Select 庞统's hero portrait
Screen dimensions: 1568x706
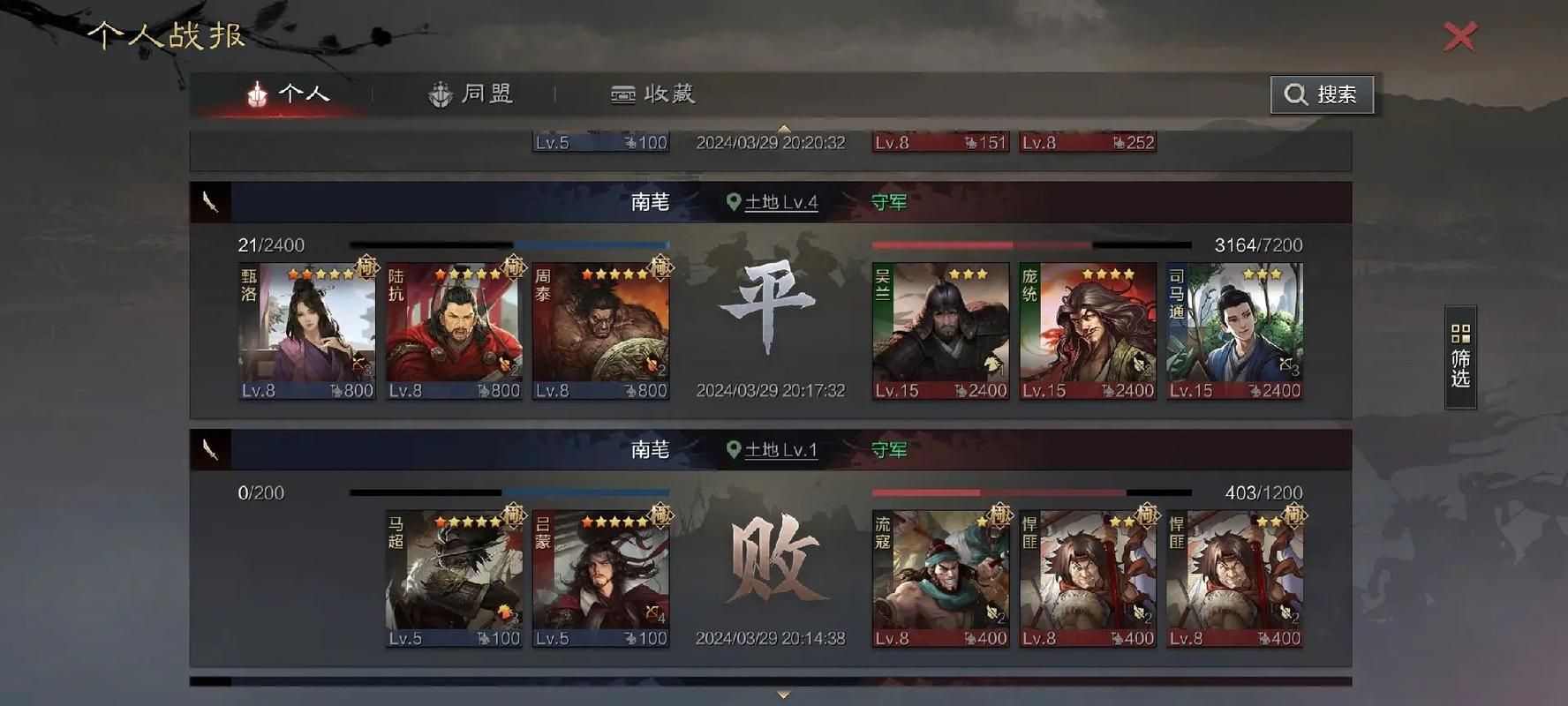point(1087,328)
